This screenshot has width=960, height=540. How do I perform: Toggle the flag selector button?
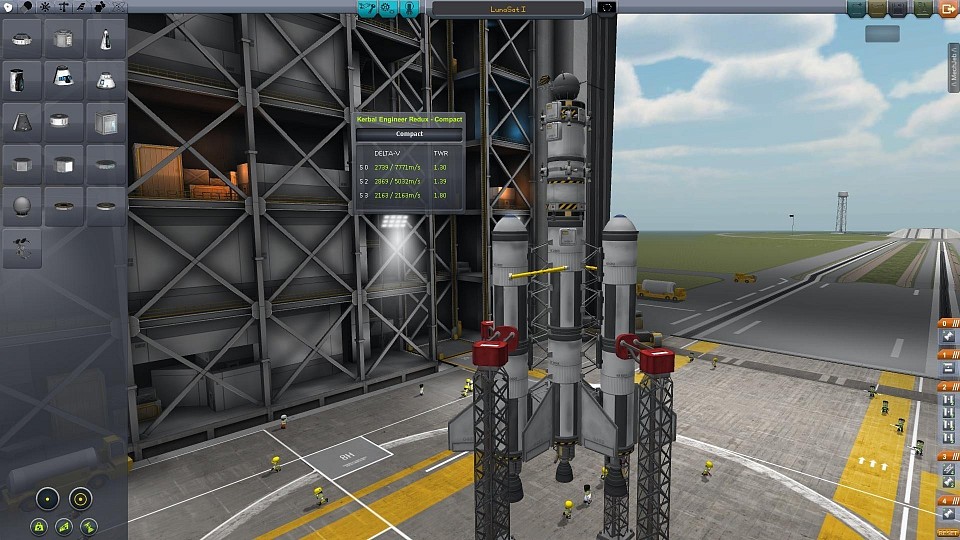pos(605,8)
